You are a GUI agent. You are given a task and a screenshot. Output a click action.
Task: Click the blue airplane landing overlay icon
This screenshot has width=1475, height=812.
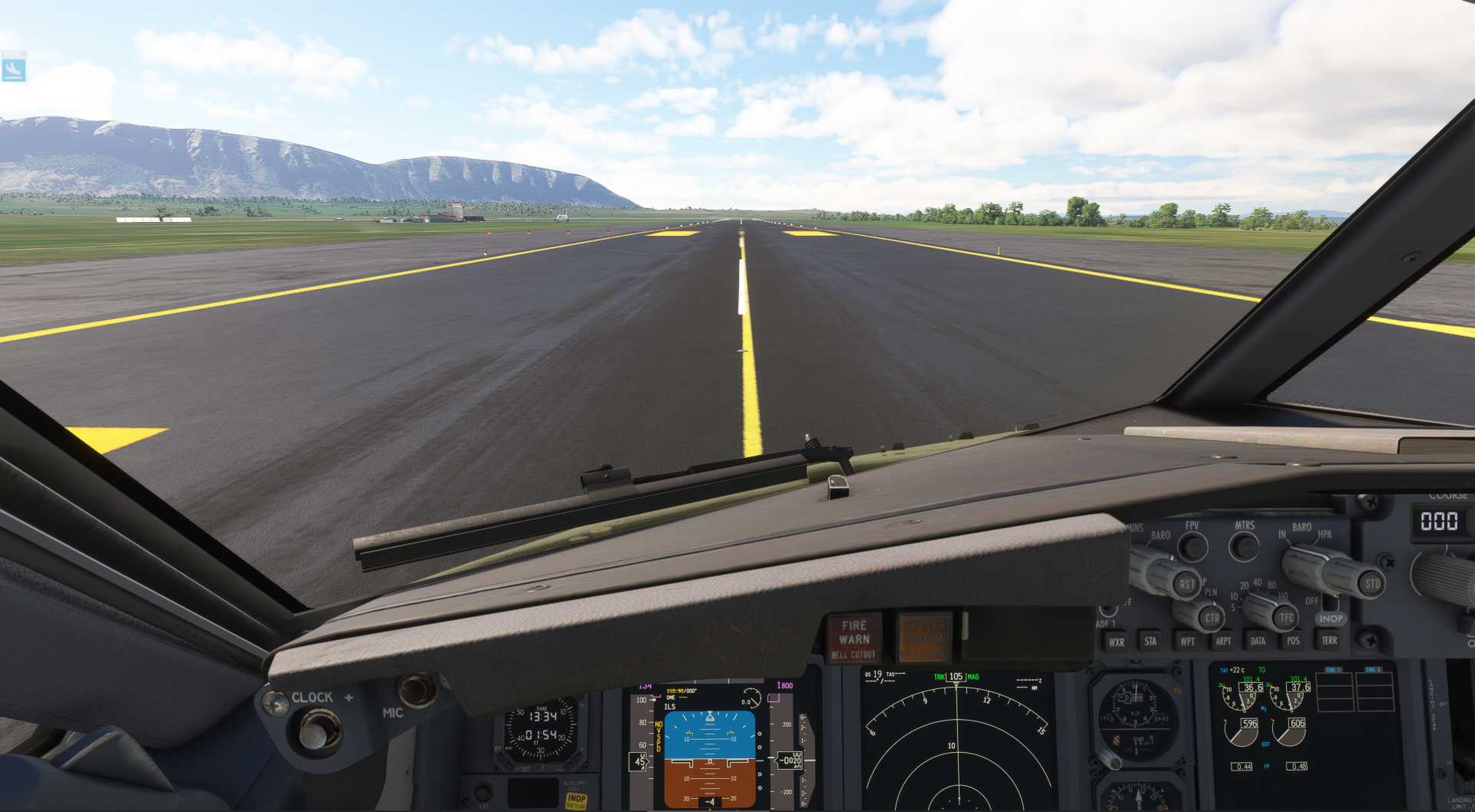14,68
